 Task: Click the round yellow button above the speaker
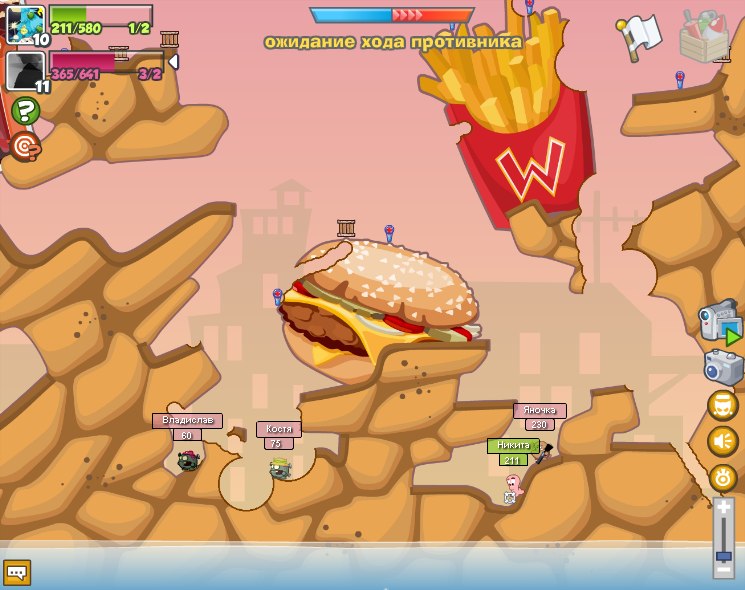[722, 405]
